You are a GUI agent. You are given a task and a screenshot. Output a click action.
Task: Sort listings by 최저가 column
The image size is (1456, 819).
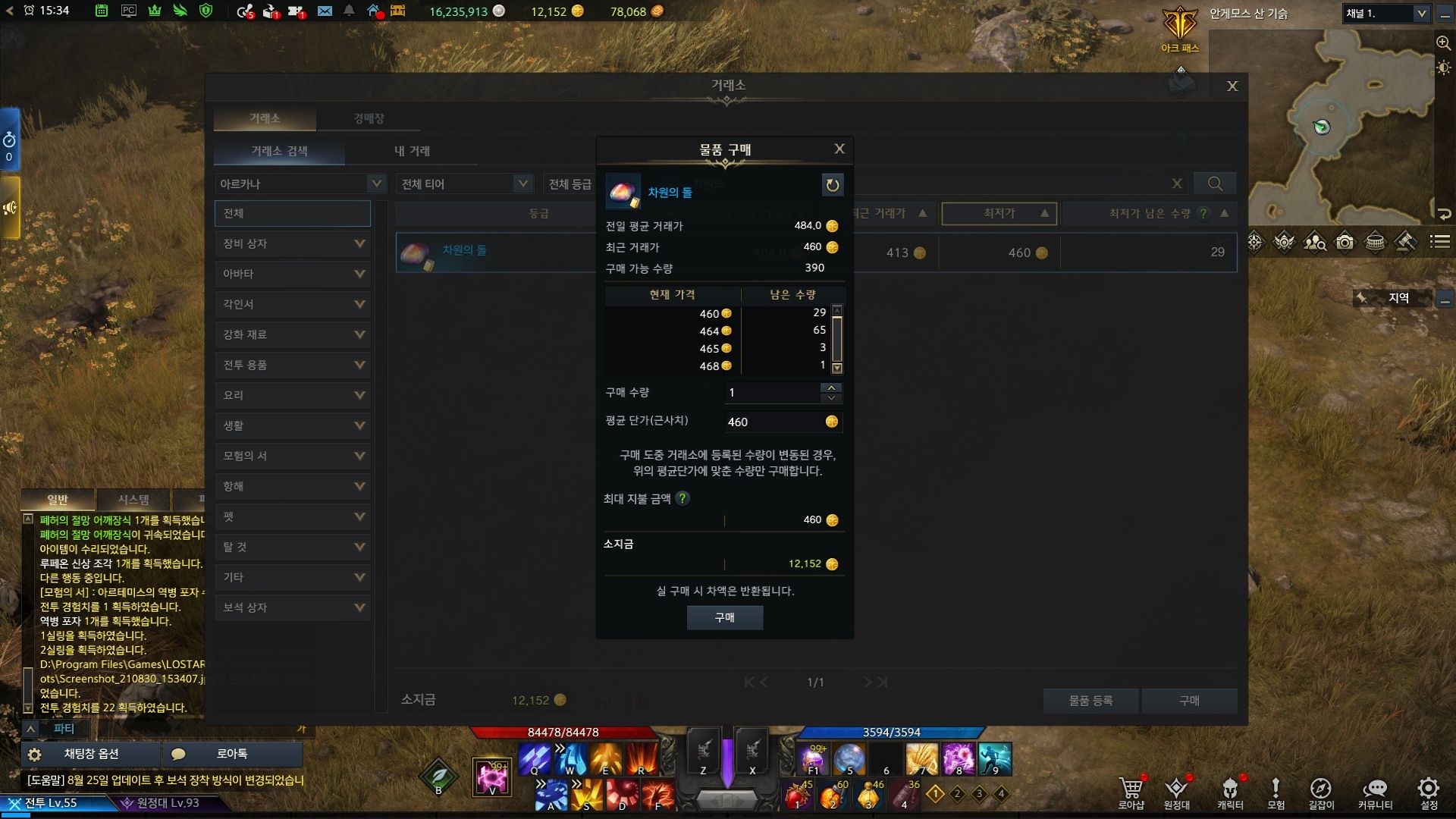999,214
